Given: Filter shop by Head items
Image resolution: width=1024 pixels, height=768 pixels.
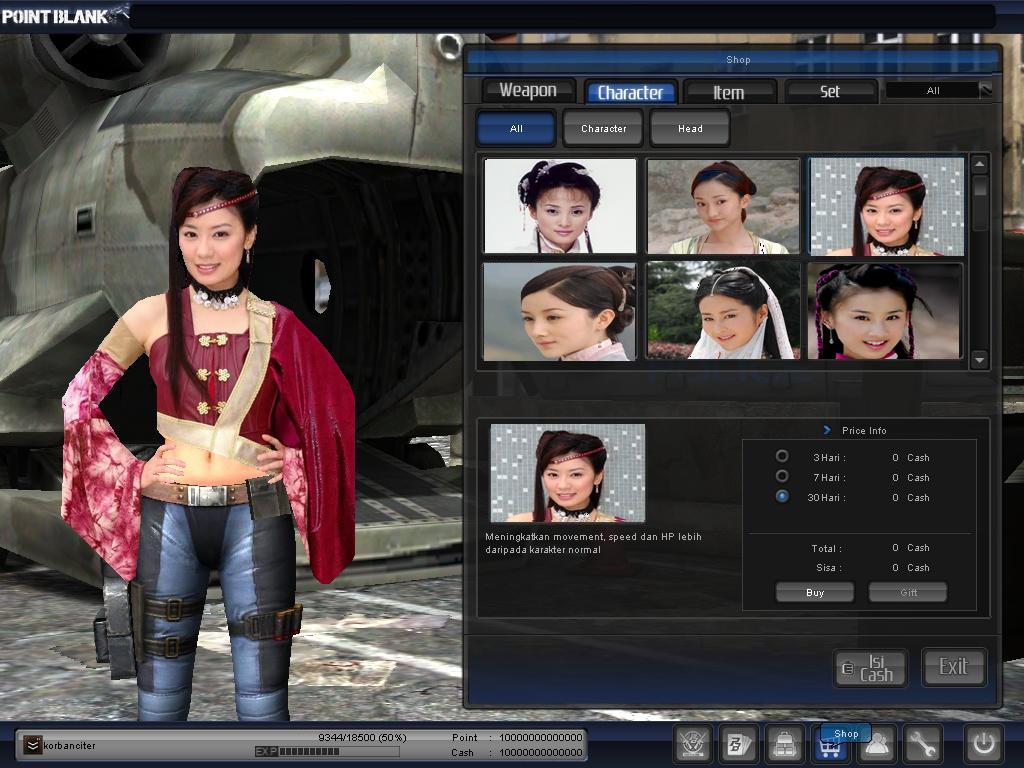Looking at the screenshot, I should (x=690, y=128).
